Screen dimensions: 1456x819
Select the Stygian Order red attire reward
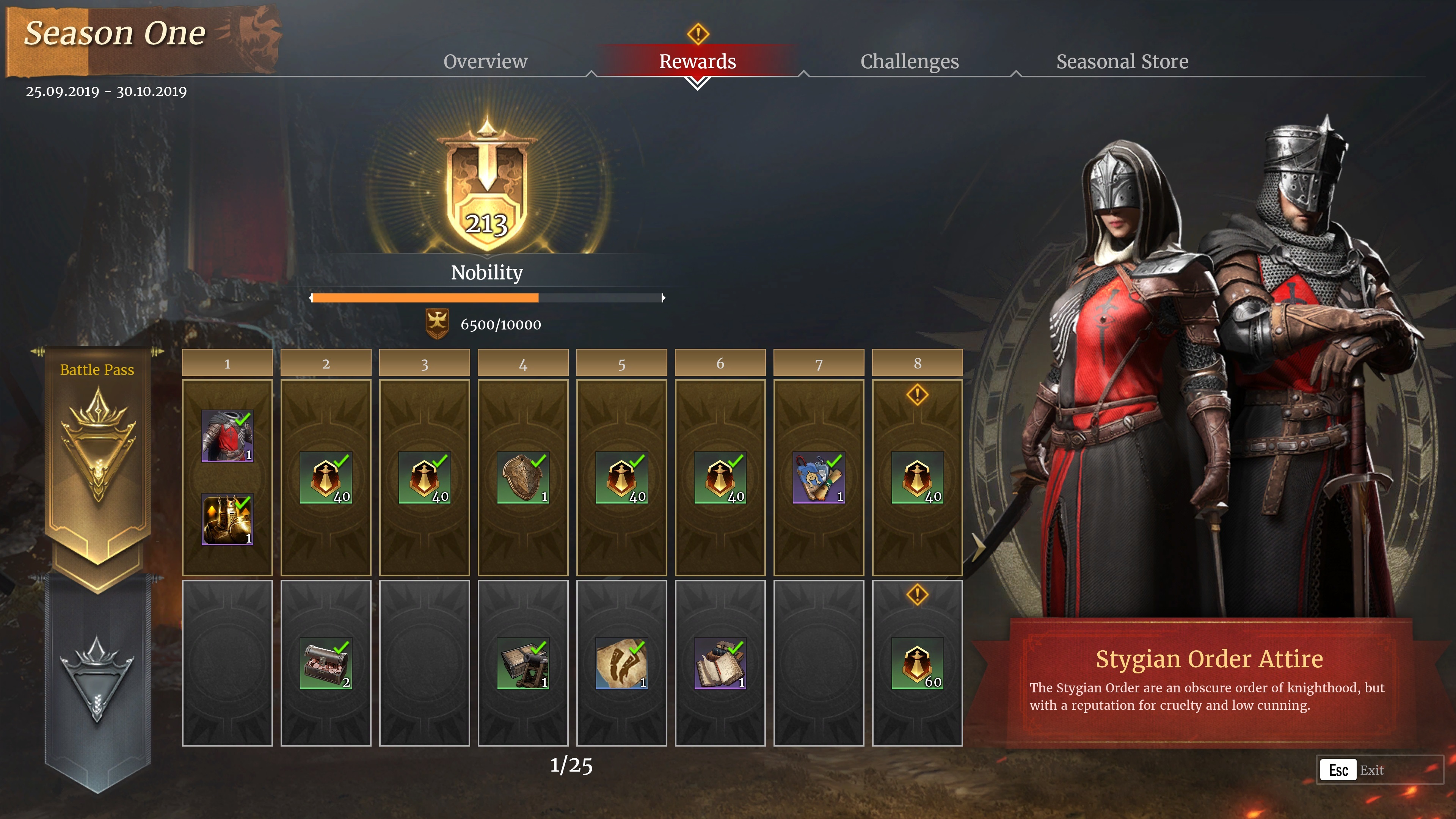tap(227, 436)
